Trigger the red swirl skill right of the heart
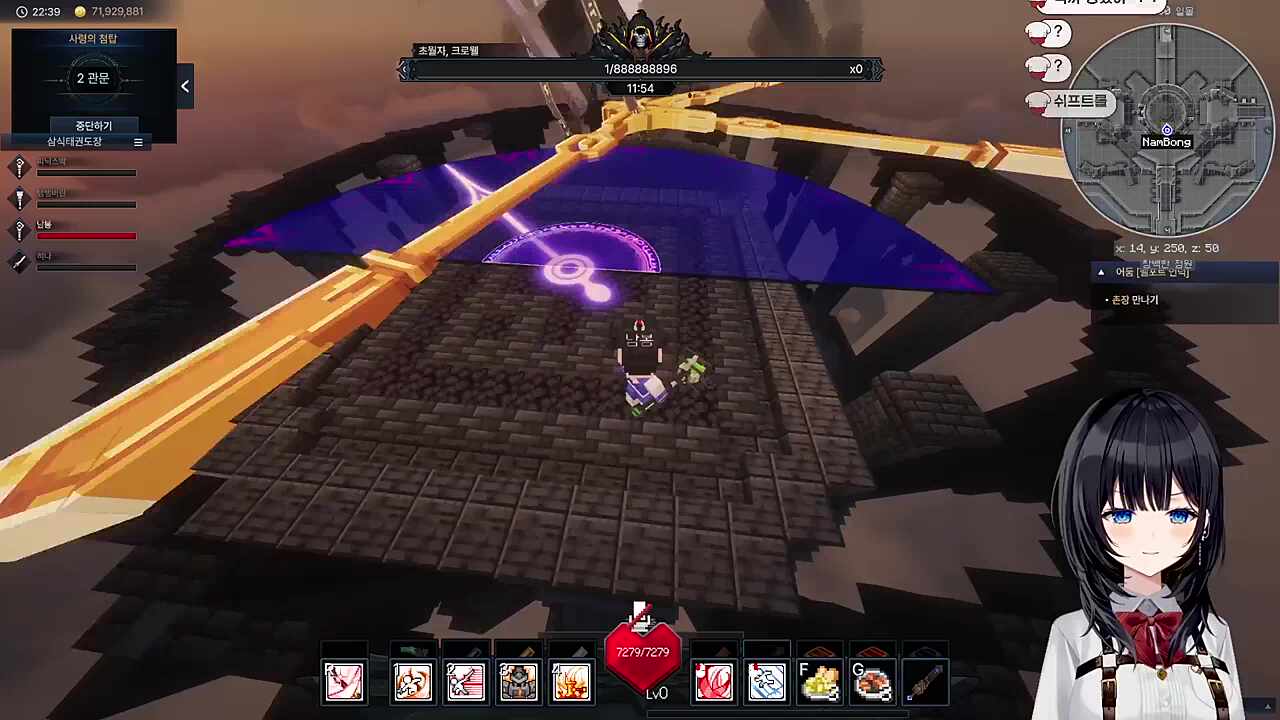Viewport: 1280px width, 720px height. click(x=713, y=682)
